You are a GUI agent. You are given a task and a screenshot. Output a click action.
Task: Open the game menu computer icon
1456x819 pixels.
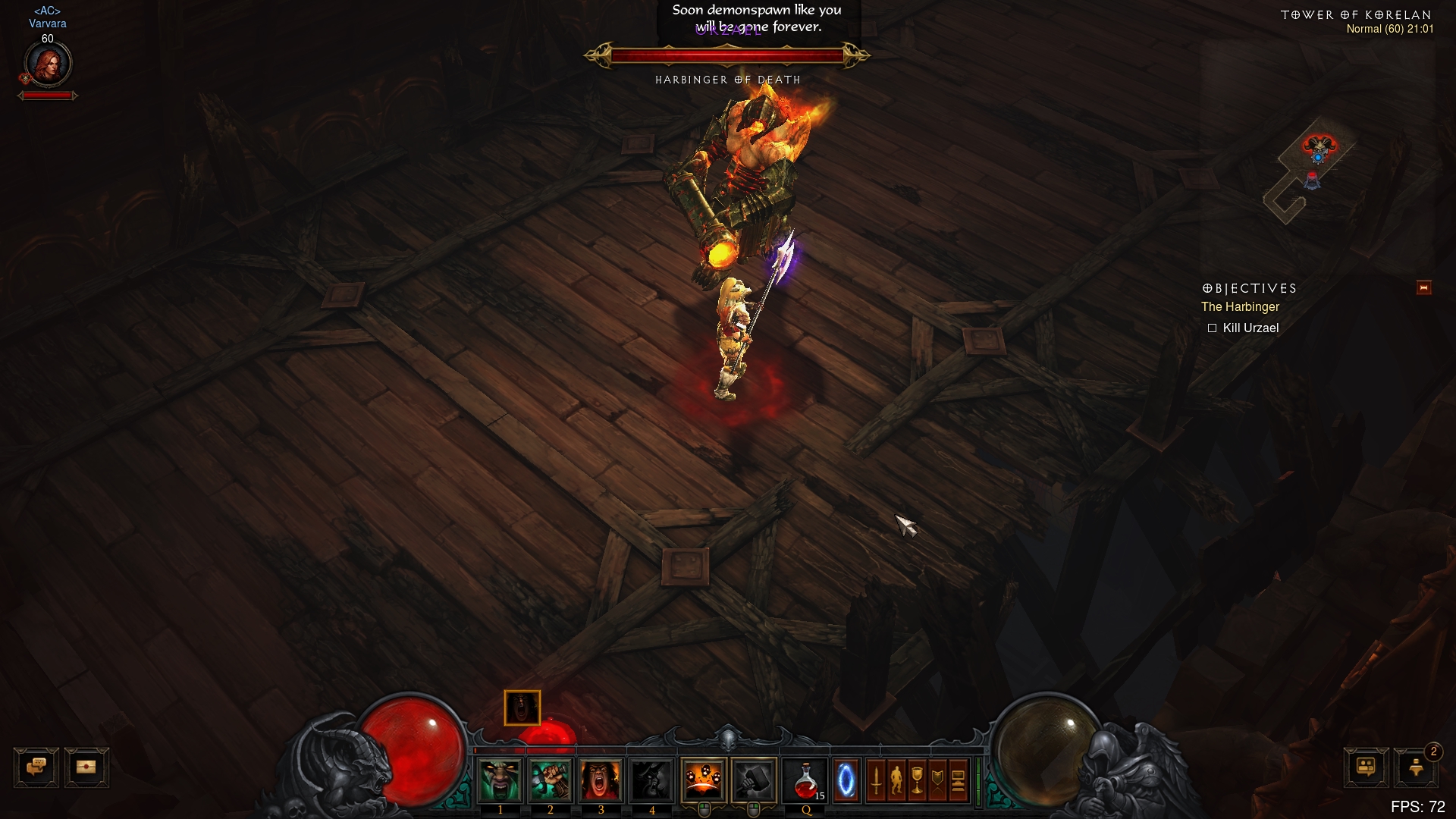[958, 780]
